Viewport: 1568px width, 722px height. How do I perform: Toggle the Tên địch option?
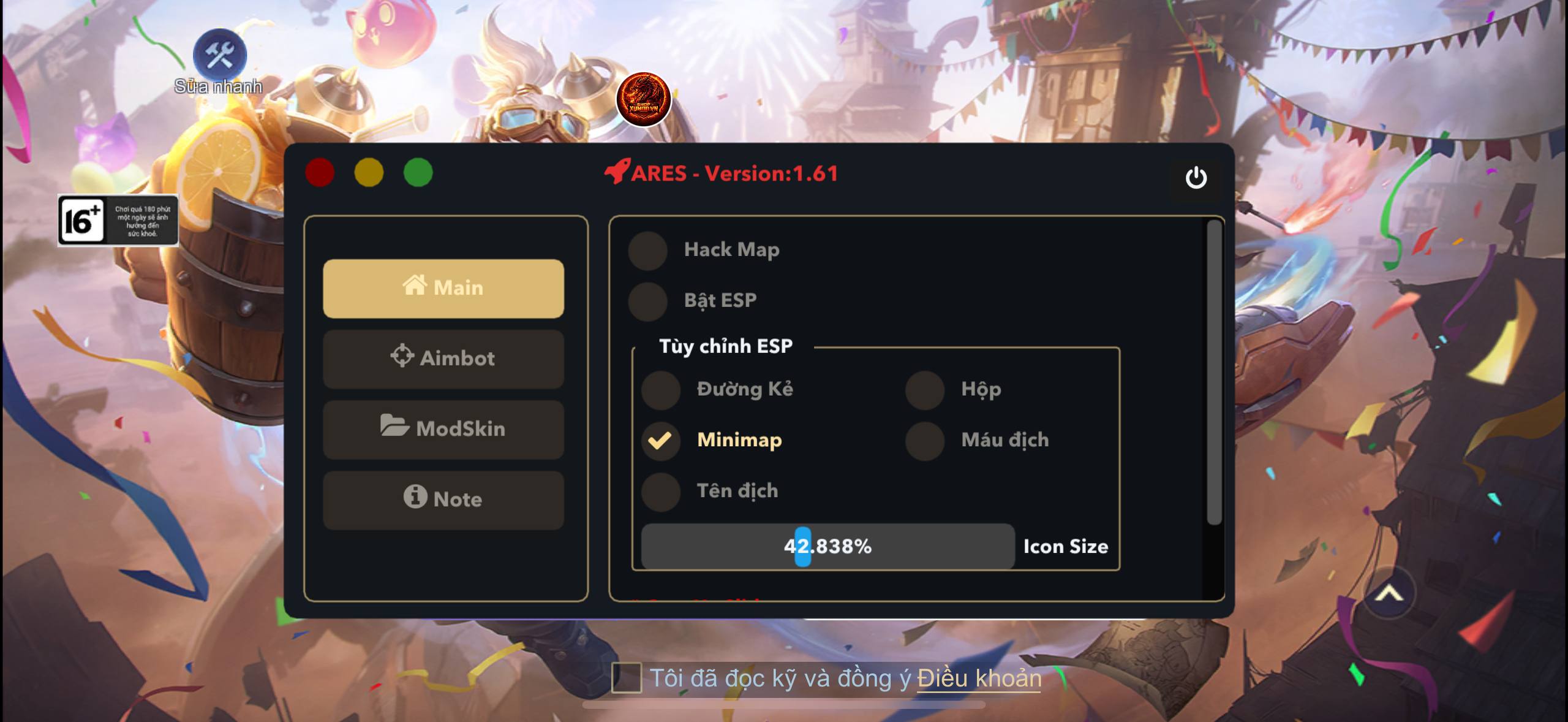(660, 492)
